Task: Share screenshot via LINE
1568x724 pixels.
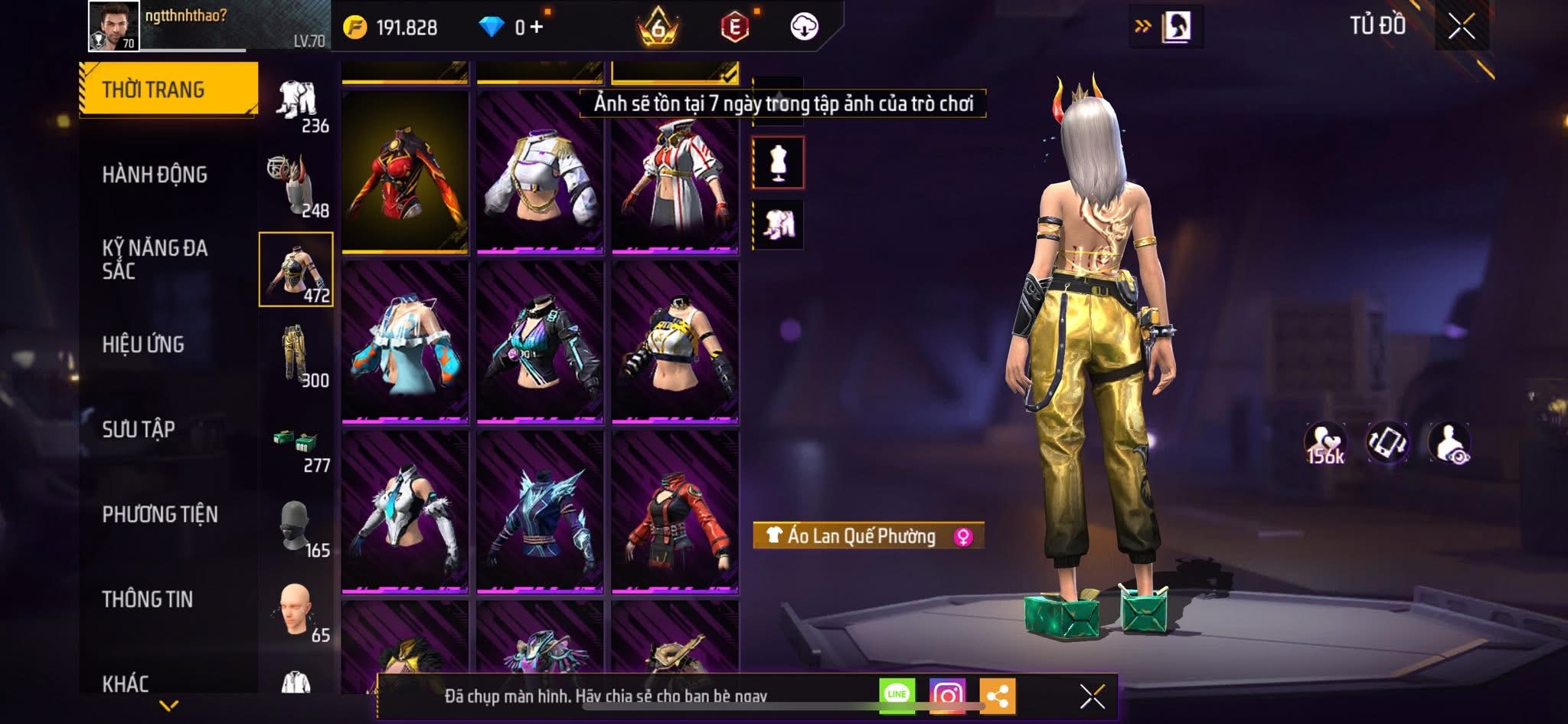Action: (x=897, y=695)
